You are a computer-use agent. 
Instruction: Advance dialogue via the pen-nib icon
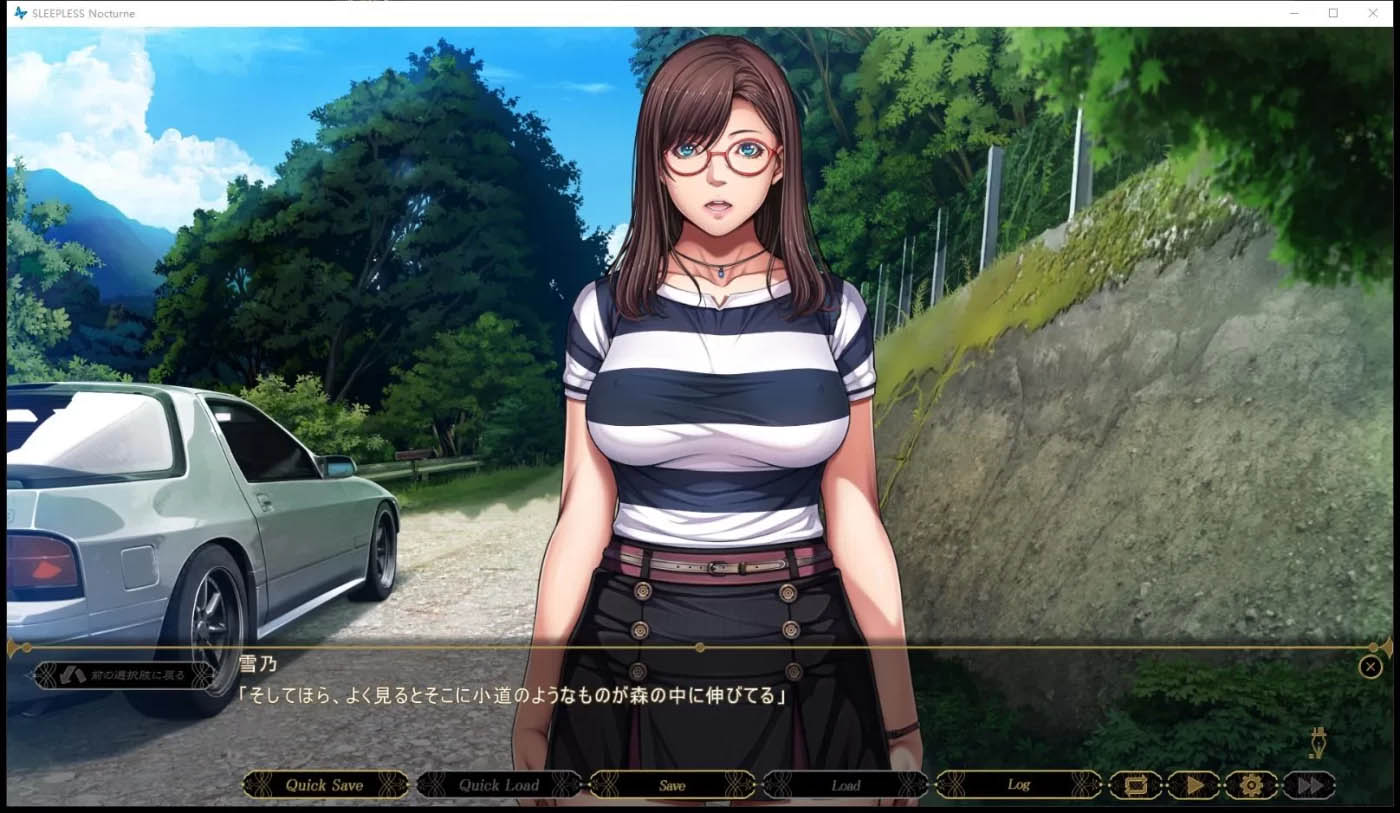(1320, 743)
